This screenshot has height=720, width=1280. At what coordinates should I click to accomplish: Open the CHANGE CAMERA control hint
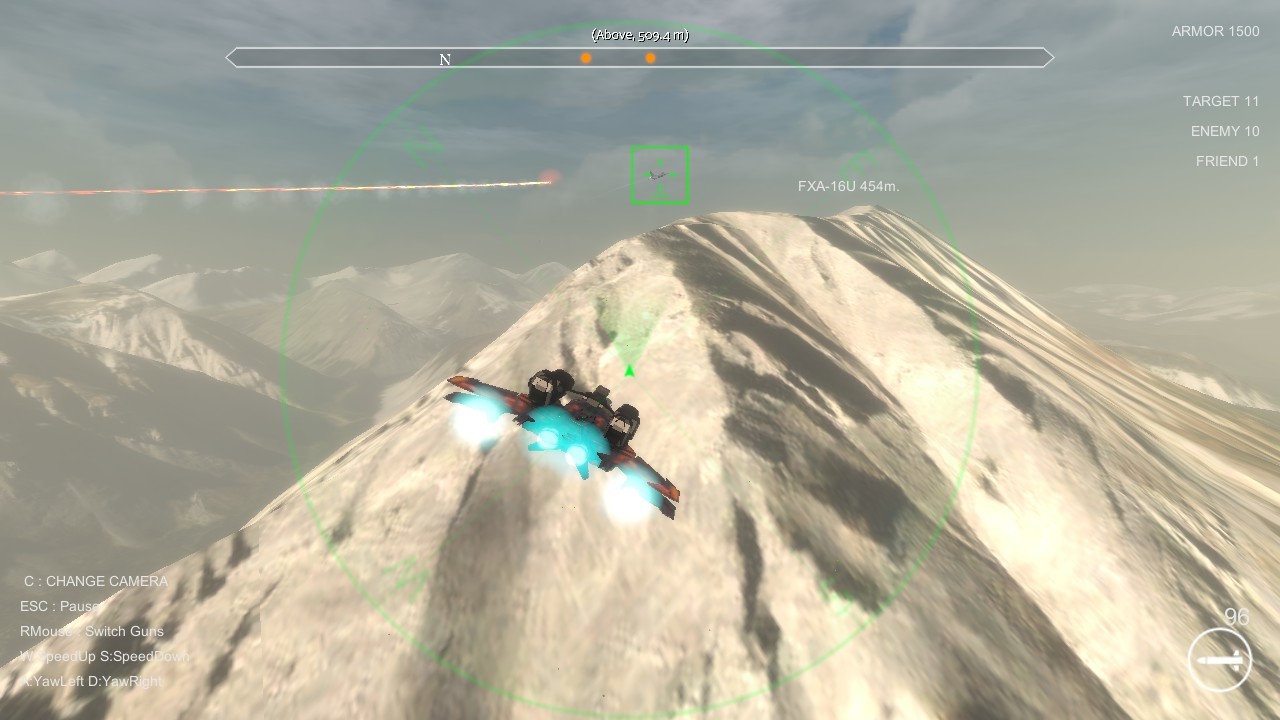pos(94,581)
